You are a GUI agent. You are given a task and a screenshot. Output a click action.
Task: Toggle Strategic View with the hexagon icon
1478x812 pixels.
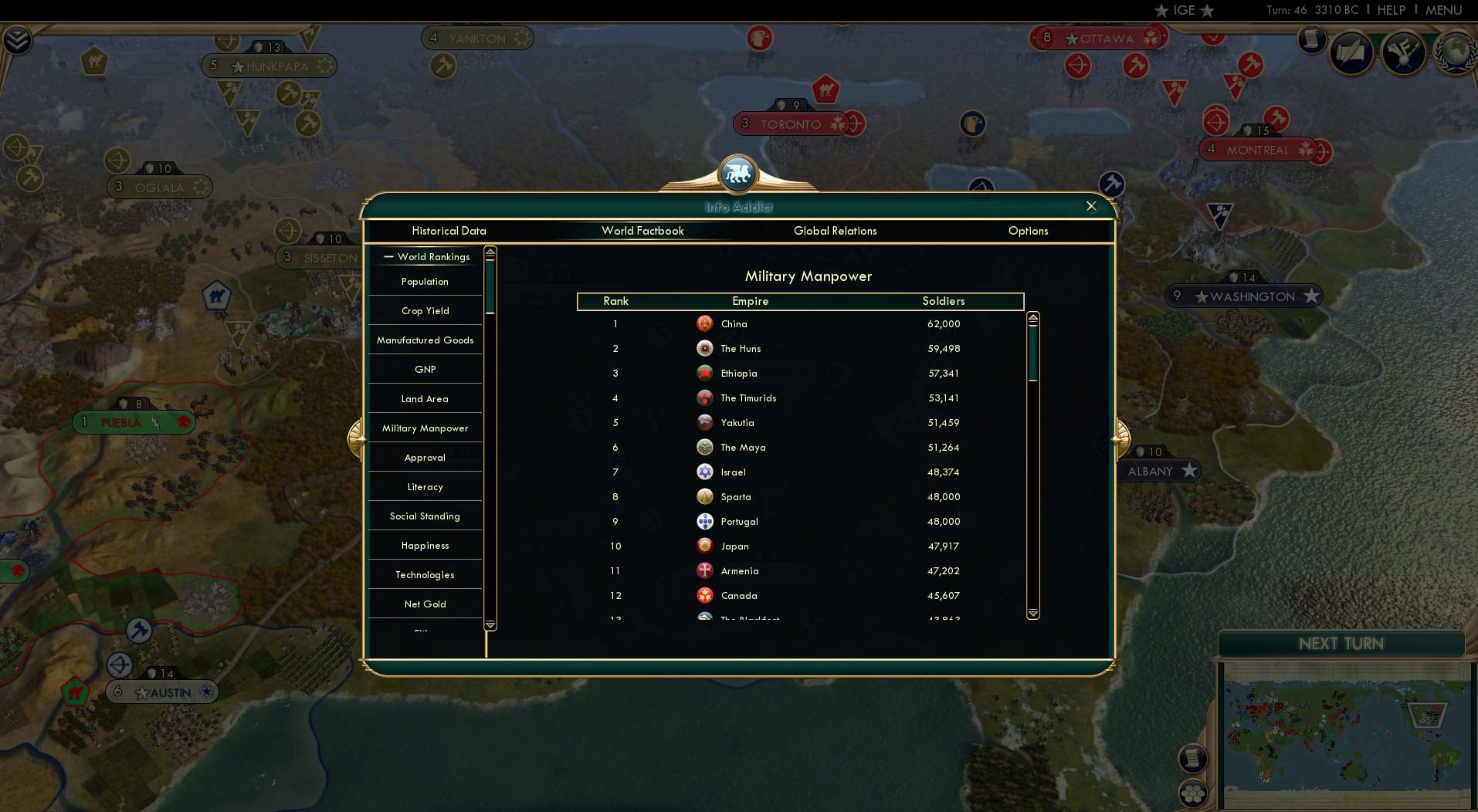(1193, 793)
